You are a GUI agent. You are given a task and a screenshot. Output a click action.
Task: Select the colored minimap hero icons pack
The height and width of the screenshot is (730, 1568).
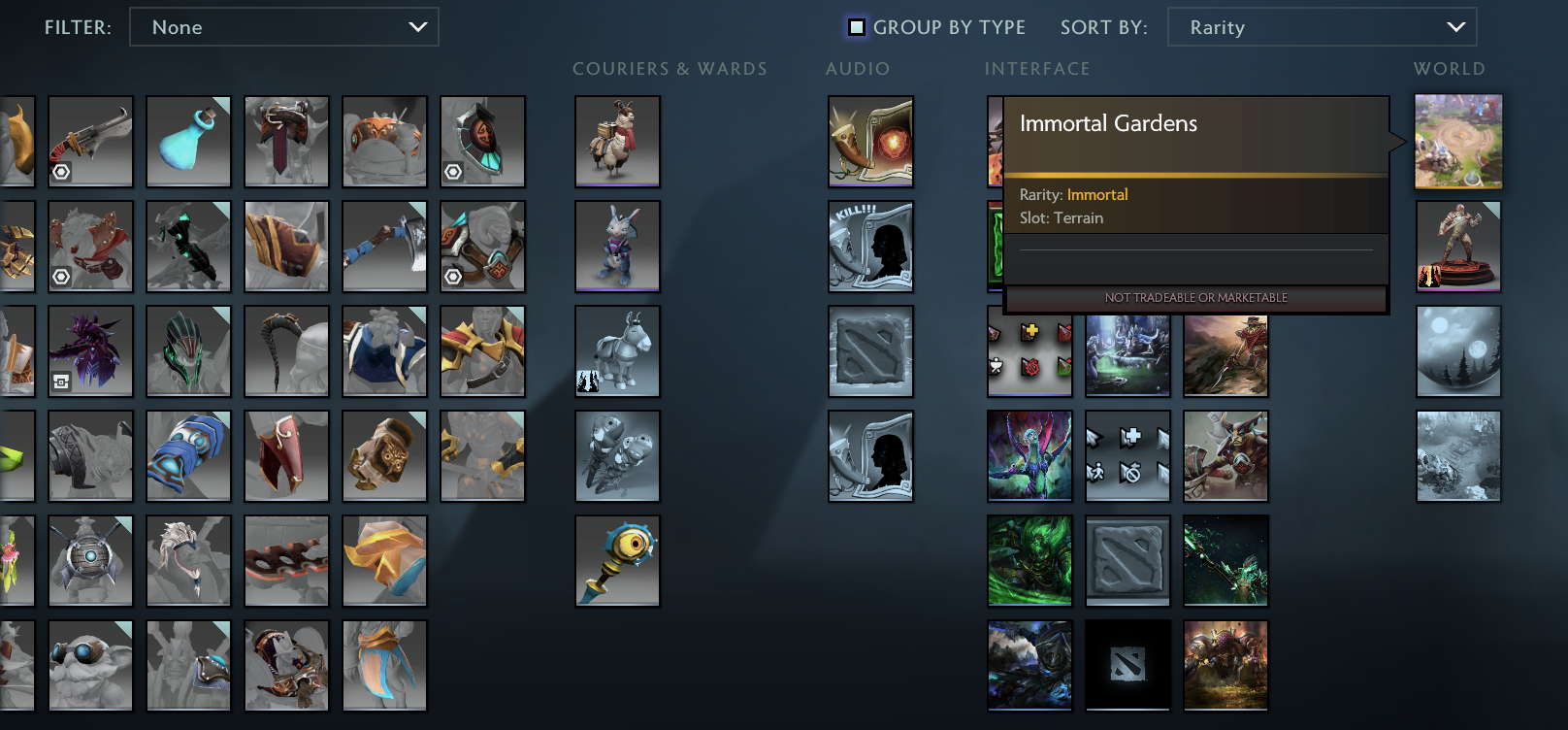[1029, 350]
